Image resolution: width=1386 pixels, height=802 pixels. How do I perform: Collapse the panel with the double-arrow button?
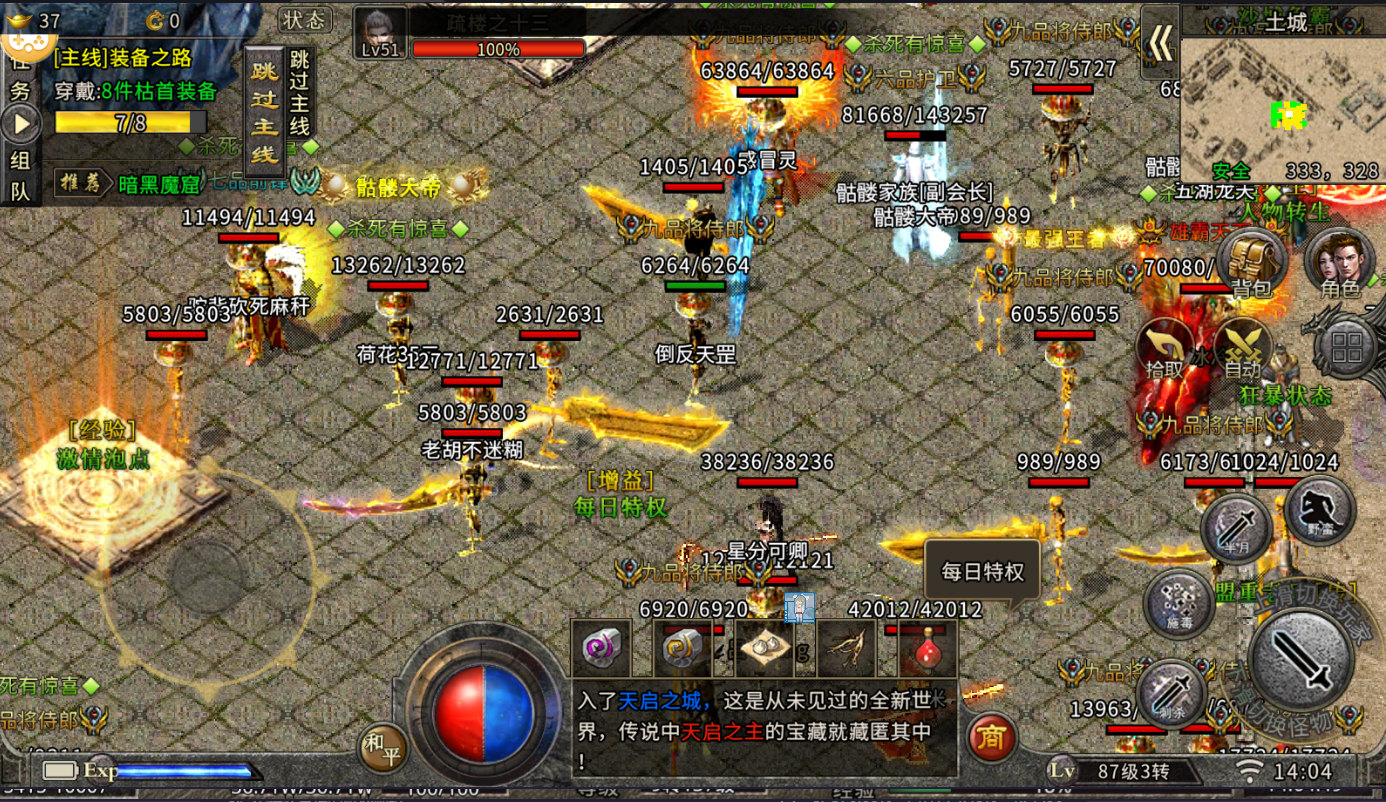coord(1160,42)
